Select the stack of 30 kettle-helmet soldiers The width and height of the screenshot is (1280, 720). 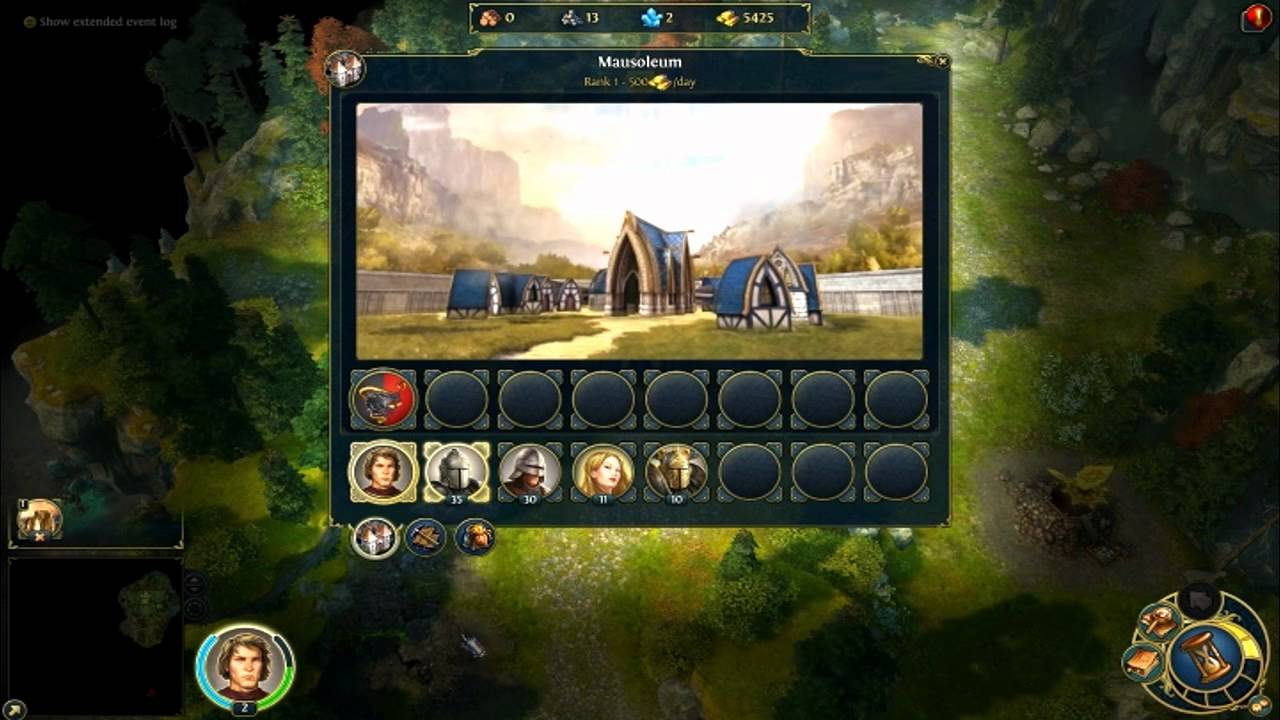pyautogui.click(x=530, y=471)
